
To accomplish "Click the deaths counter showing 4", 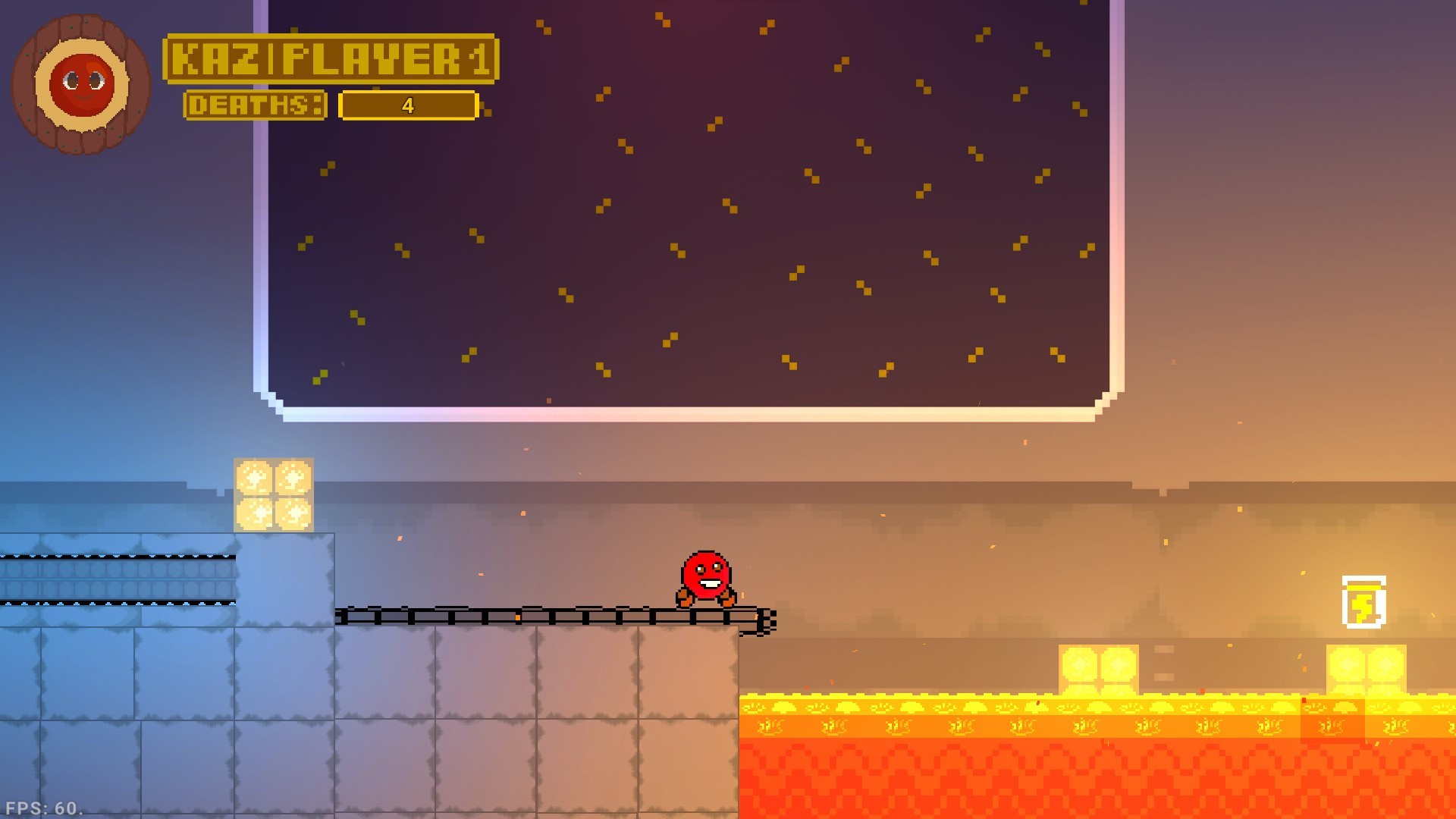I will [407, 106].
